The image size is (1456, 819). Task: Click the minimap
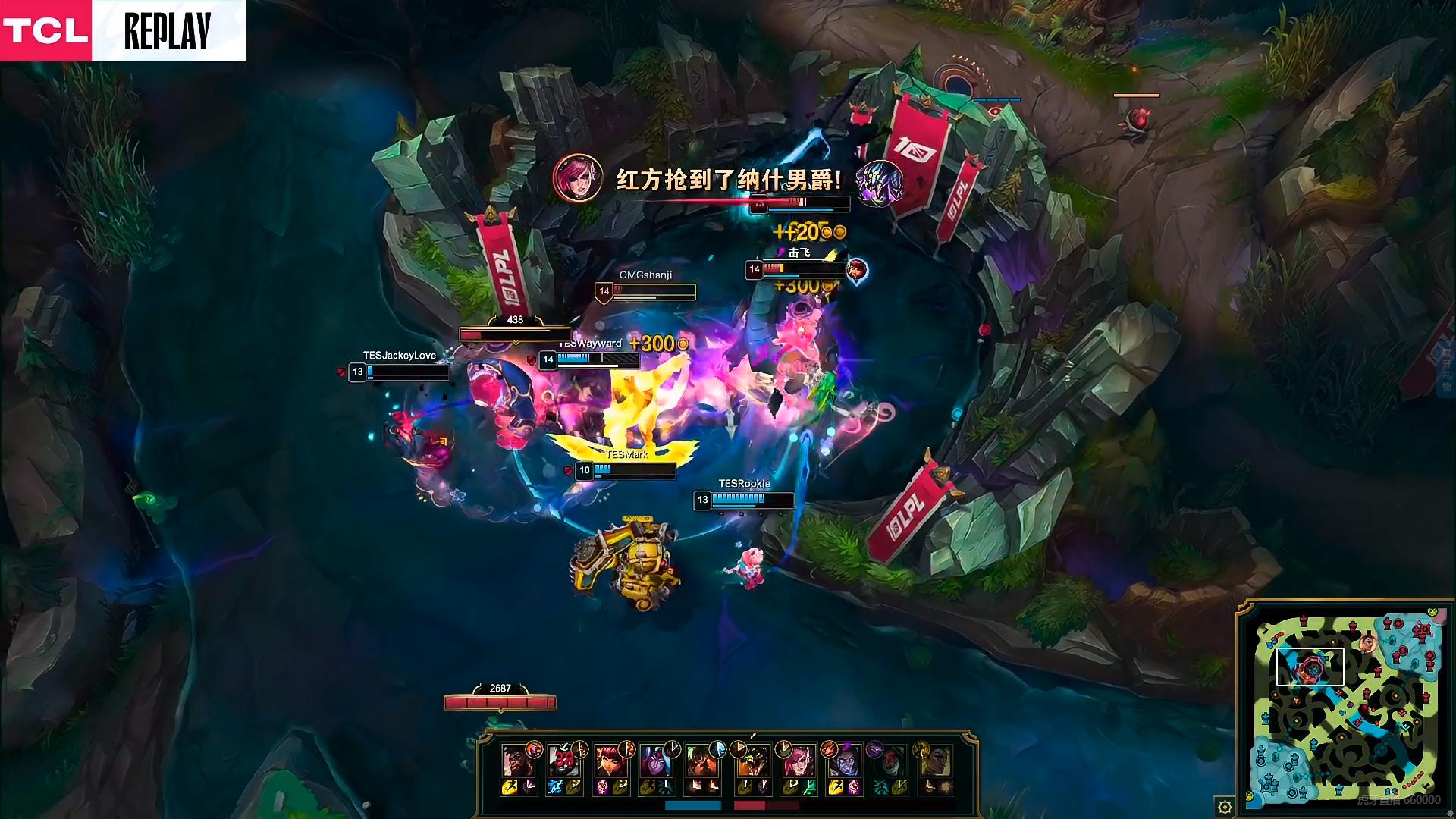(x=1346, y=709)
